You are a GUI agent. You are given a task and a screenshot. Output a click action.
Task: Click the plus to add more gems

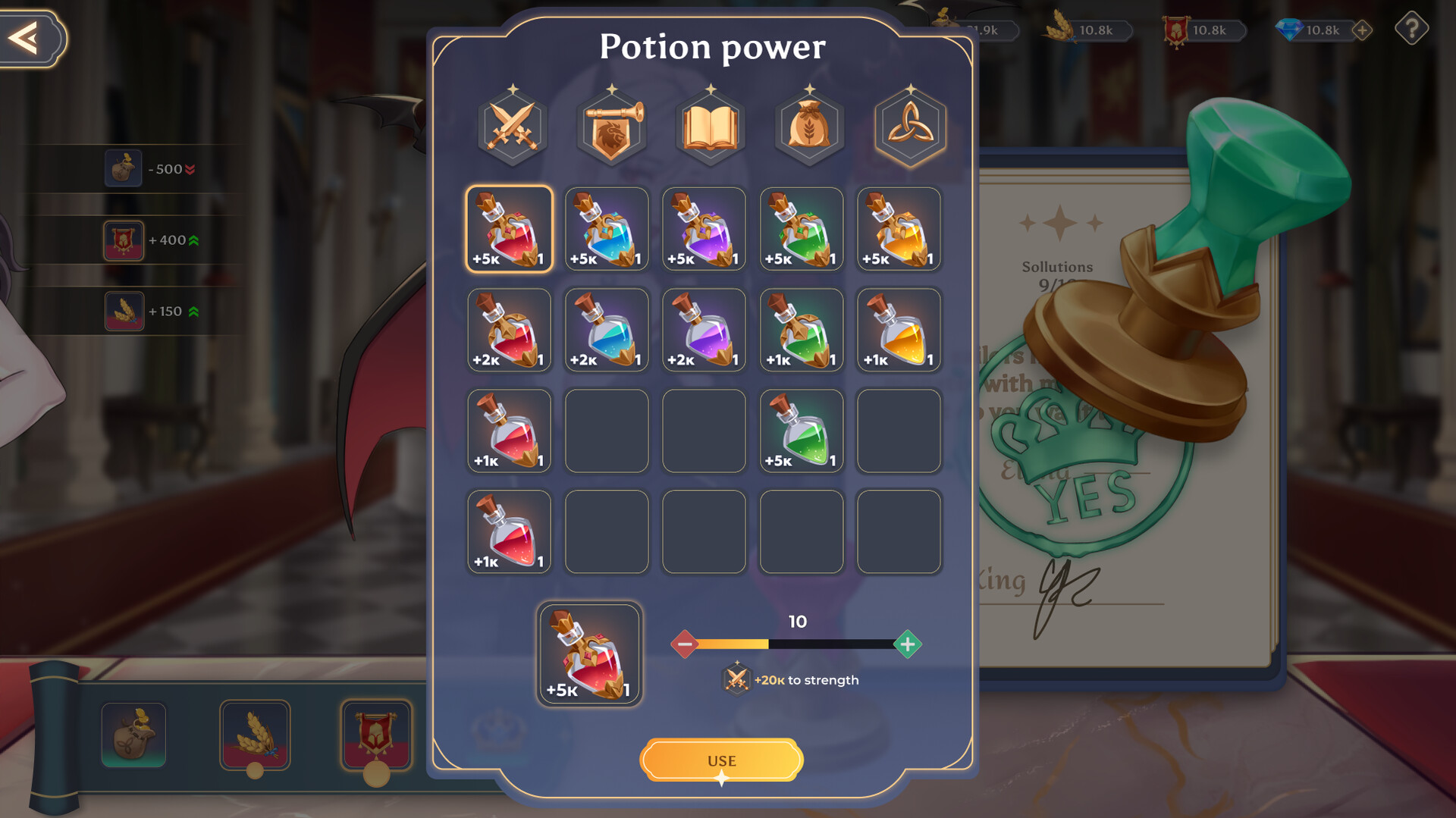pos(1363,30)
